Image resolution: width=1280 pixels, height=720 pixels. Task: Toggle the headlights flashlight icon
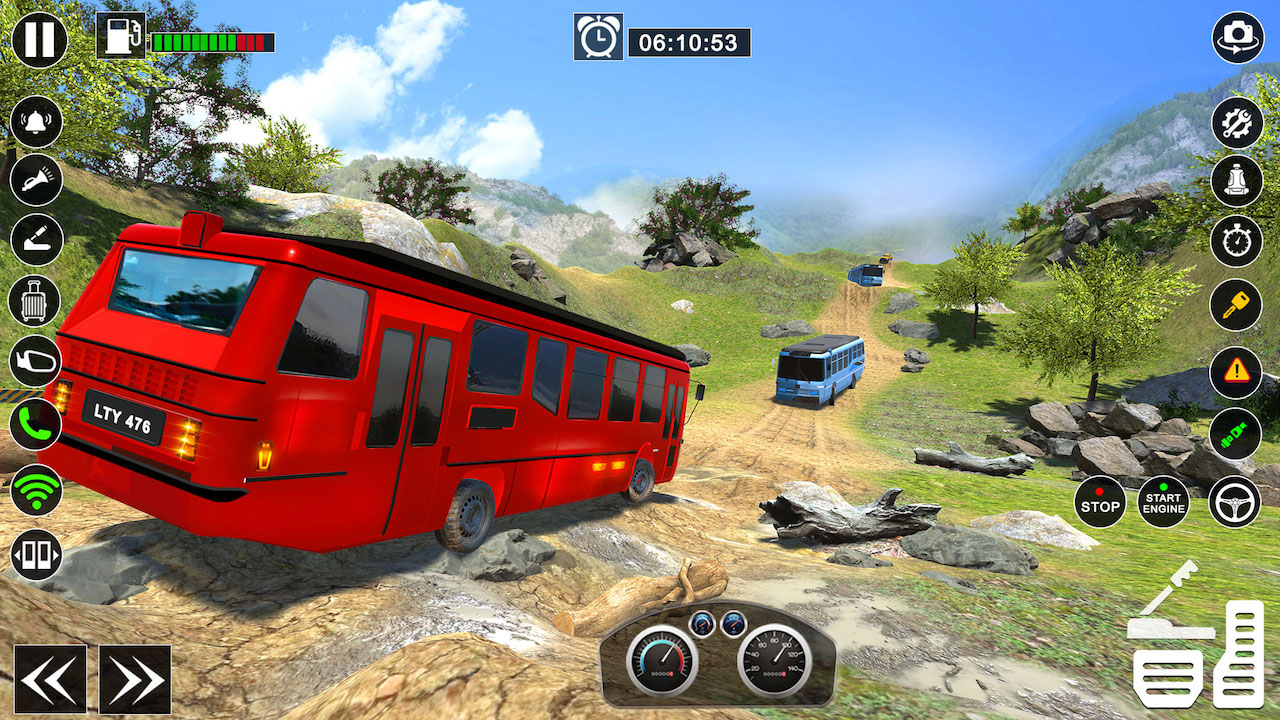coord(37,180)
